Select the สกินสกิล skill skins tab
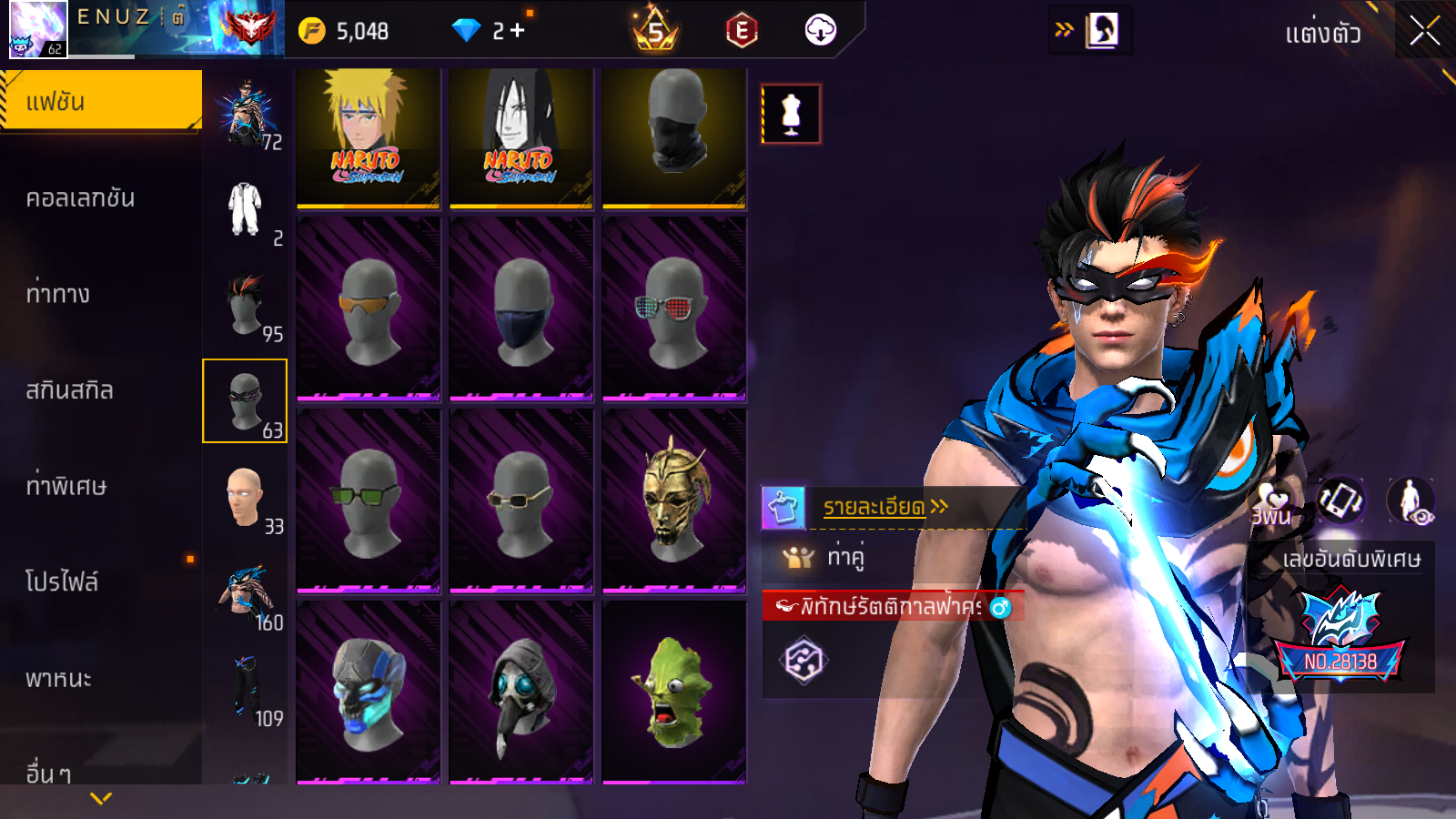The height and width of the screenshot is (819, 1456). (x=69, y=390)
